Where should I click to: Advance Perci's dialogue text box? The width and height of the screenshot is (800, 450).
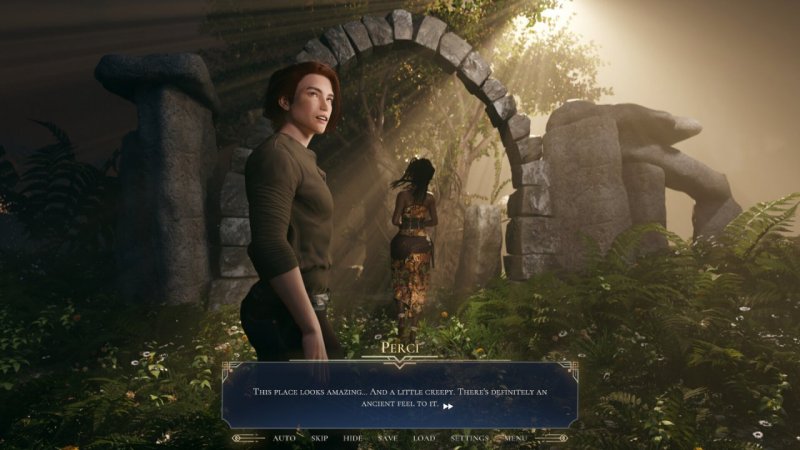point(400,394)
